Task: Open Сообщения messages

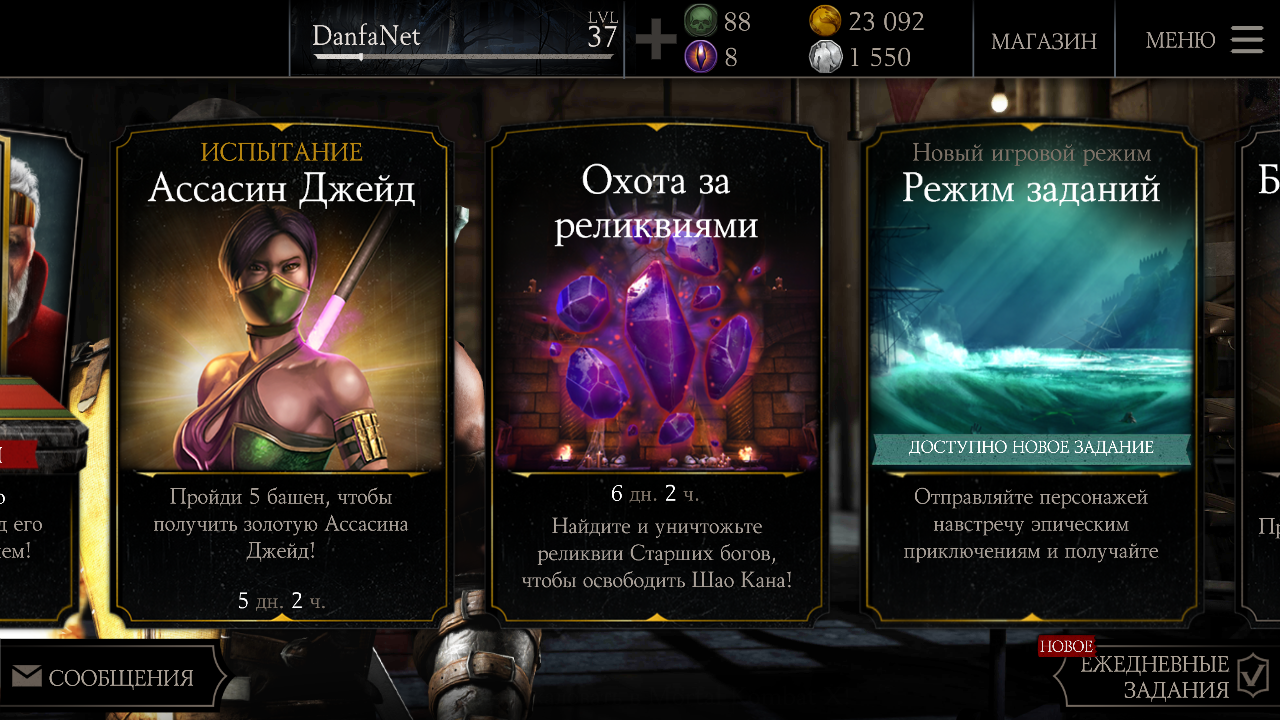Action: click(x=104, y=678)
